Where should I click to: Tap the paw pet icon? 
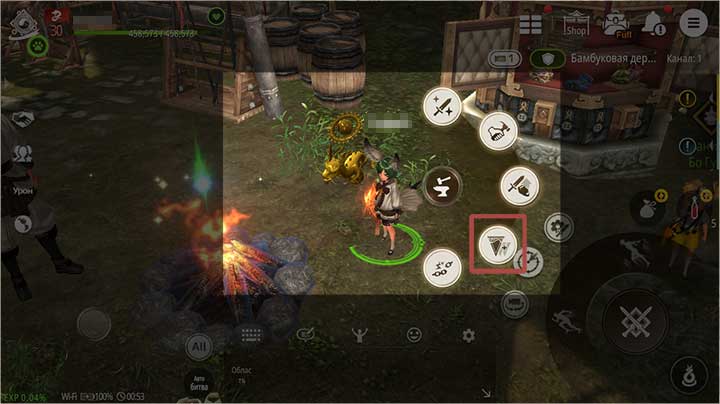pos(38,46)
